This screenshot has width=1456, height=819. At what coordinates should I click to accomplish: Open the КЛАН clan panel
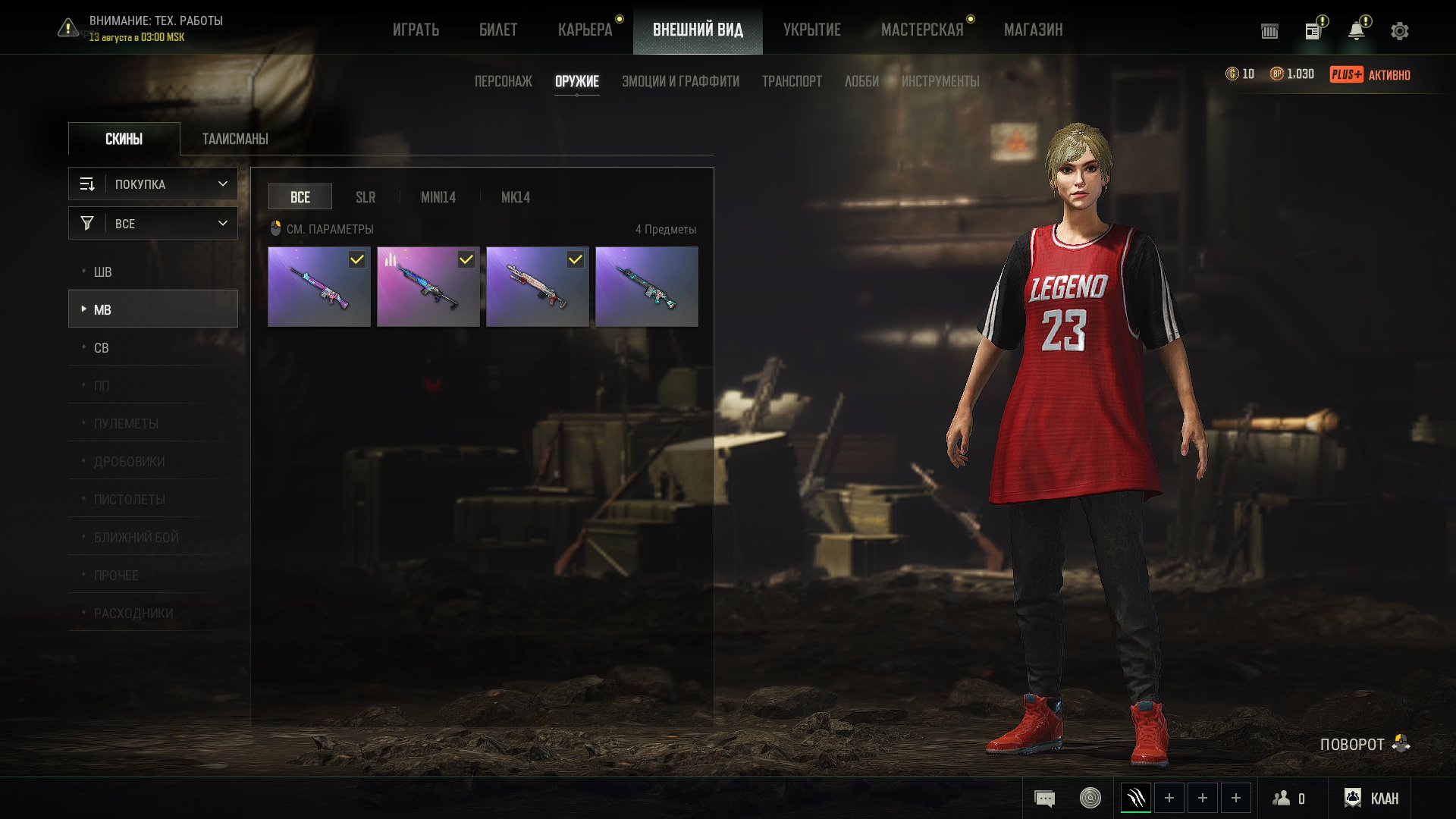1371,798
